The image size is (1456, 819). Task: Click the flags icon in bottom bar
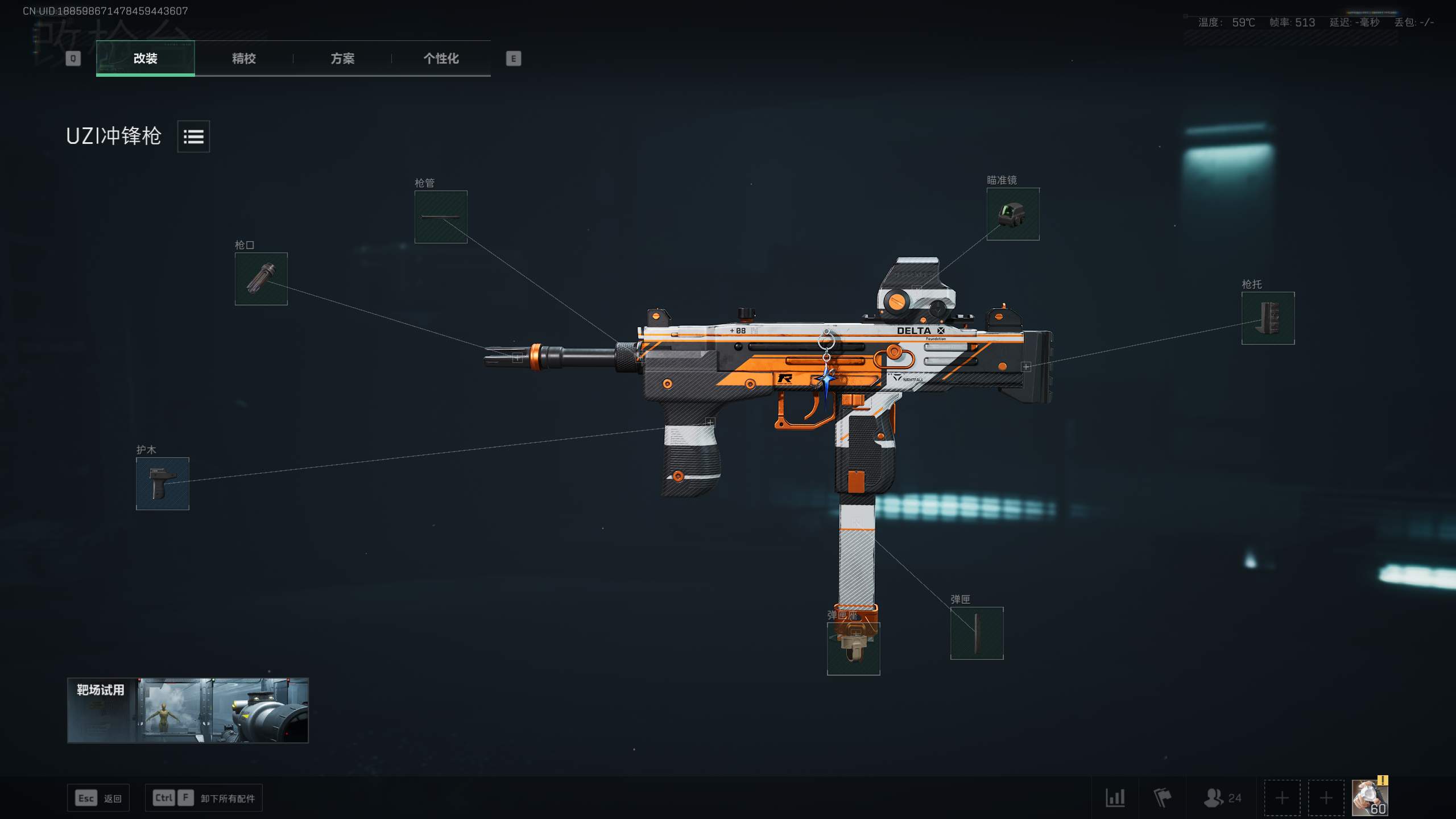[x=1162, y=798]
